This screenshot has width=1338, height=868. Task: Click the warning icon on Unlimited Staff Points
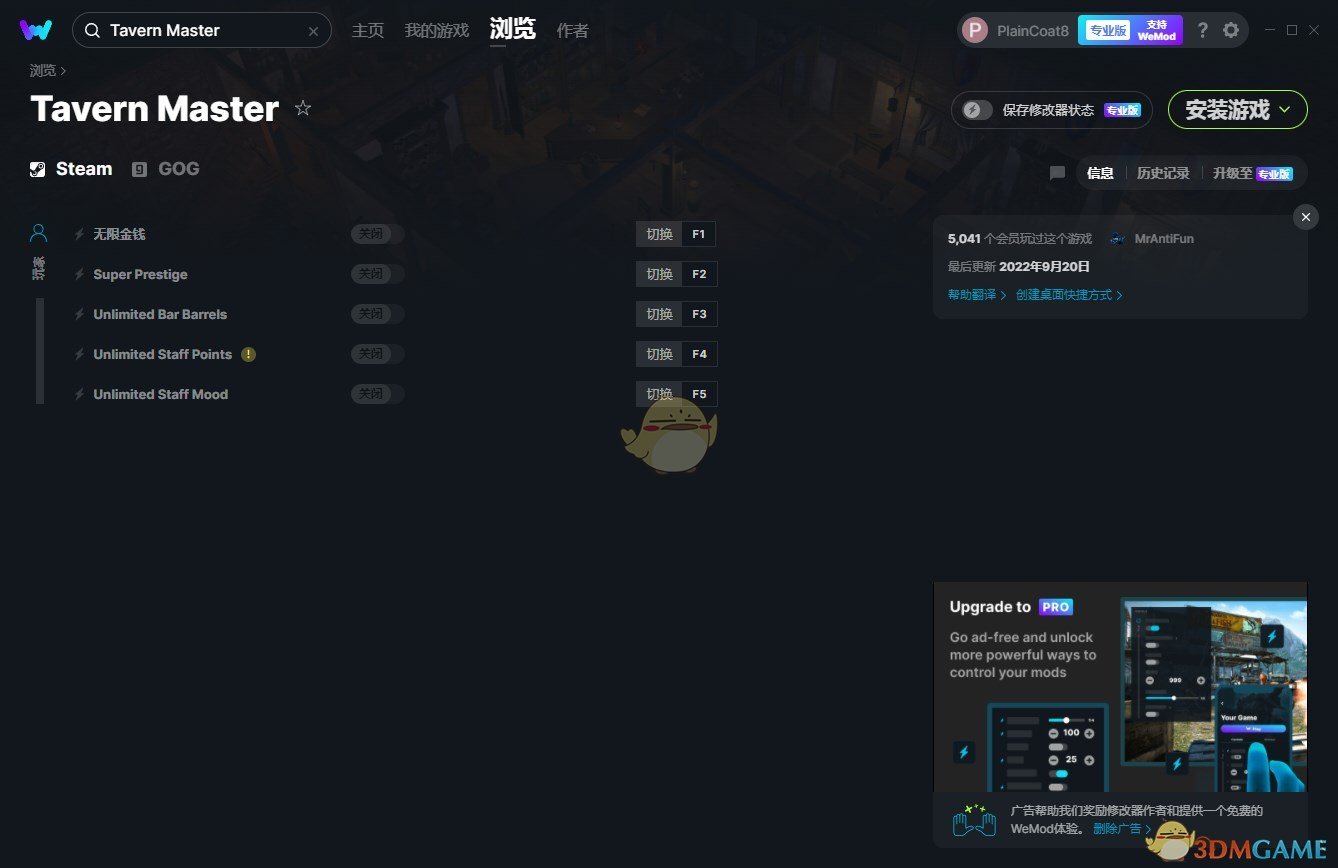[x=249, y=354]
